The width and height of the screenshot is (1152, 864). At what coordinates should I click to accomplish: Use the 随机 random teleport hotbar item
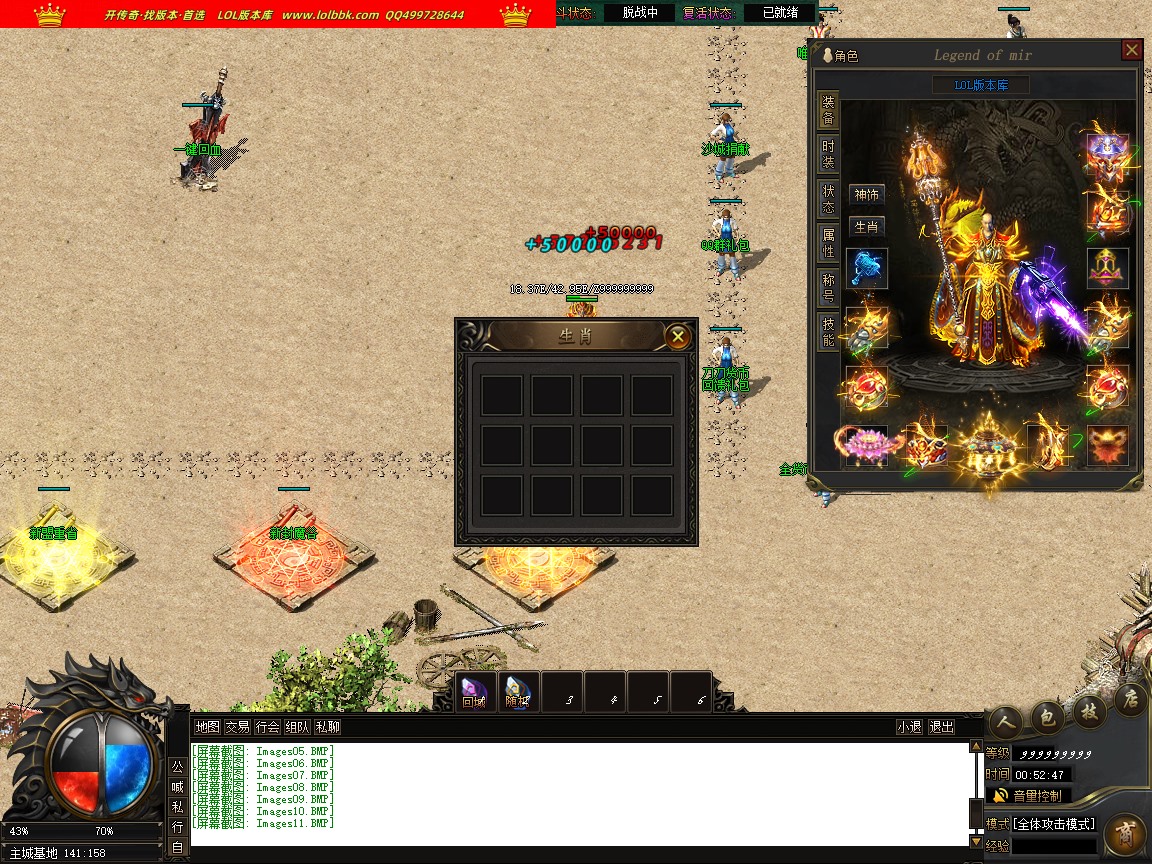click(x=518, y=692)
